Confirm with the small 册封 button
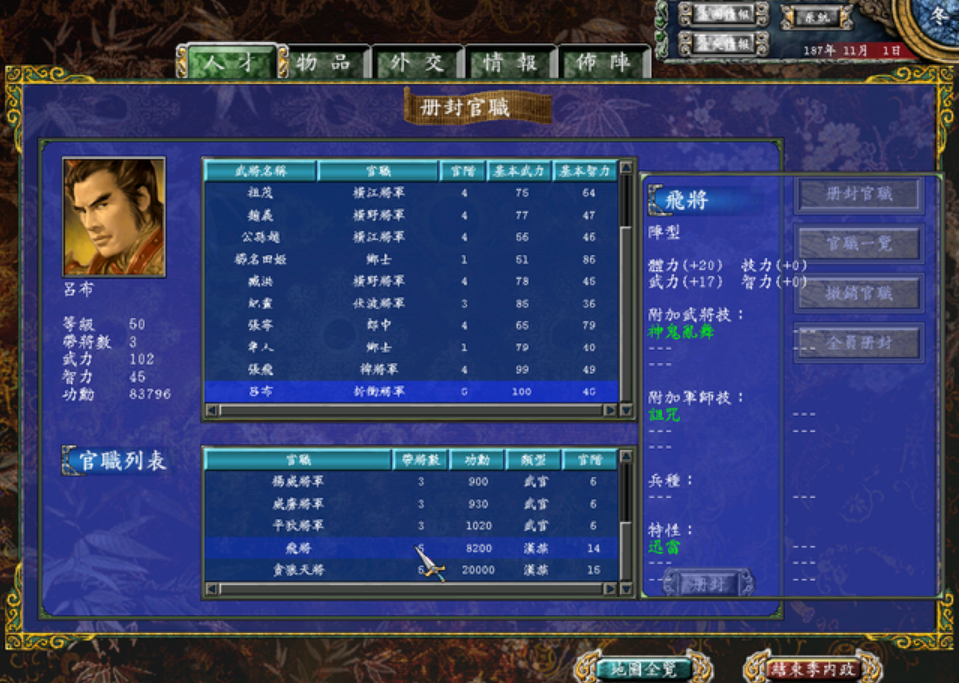 point(708,584)
